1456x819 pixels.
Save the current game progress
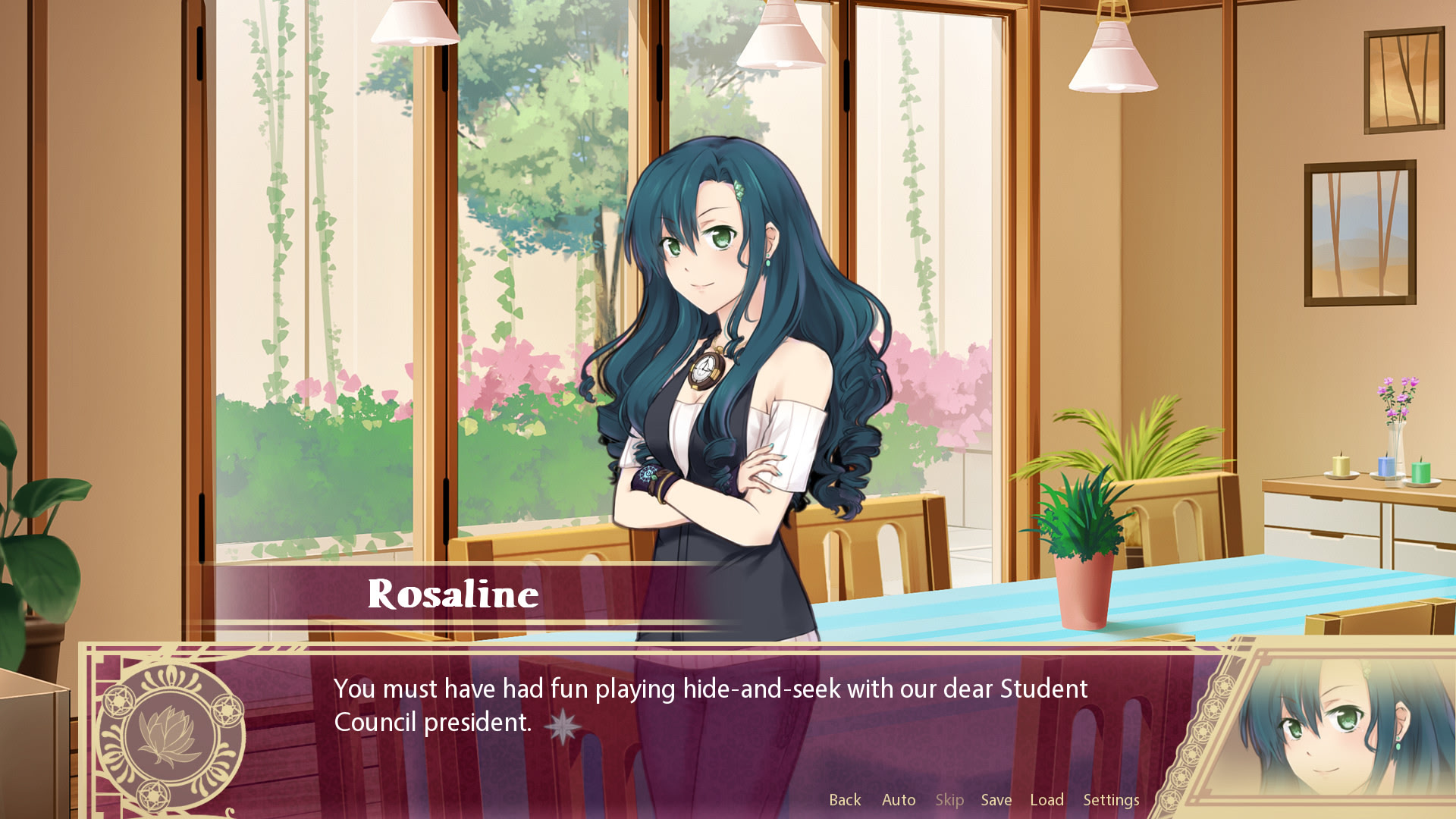[x=996, y=799]
